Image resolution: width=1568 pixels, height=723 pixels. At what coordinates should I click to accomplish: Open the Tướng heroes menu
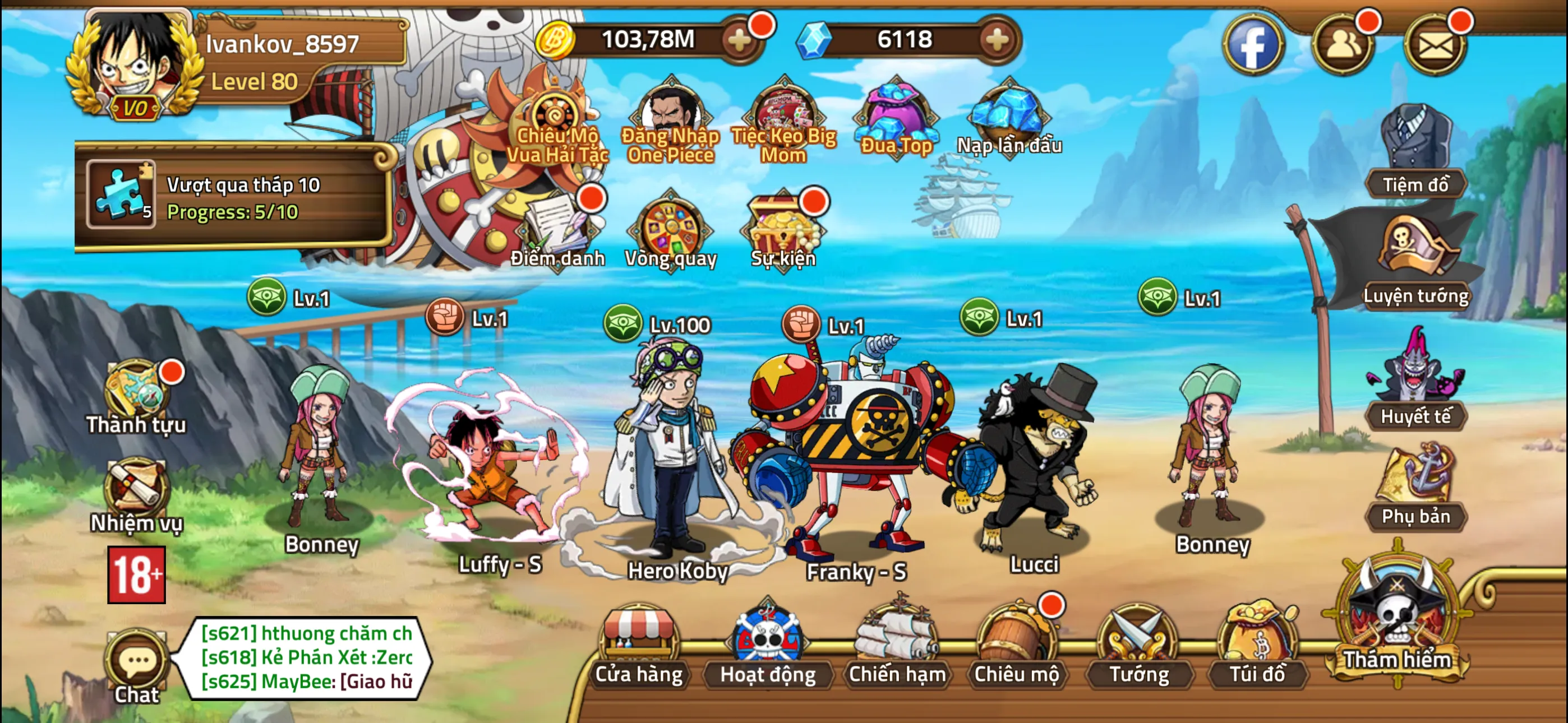[x=1139, y=646]
